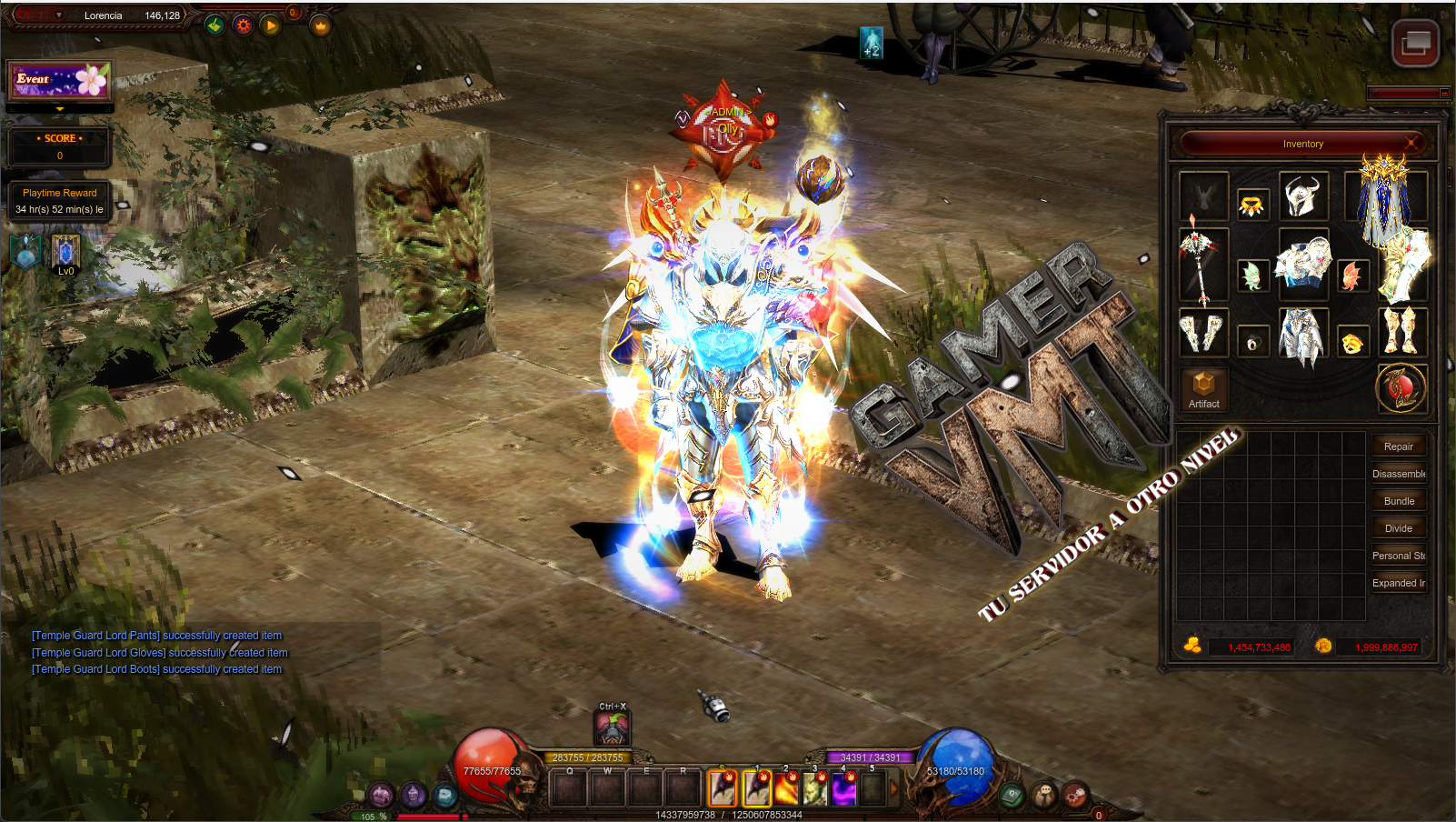Select the Bundle button

coord(1398,501)
